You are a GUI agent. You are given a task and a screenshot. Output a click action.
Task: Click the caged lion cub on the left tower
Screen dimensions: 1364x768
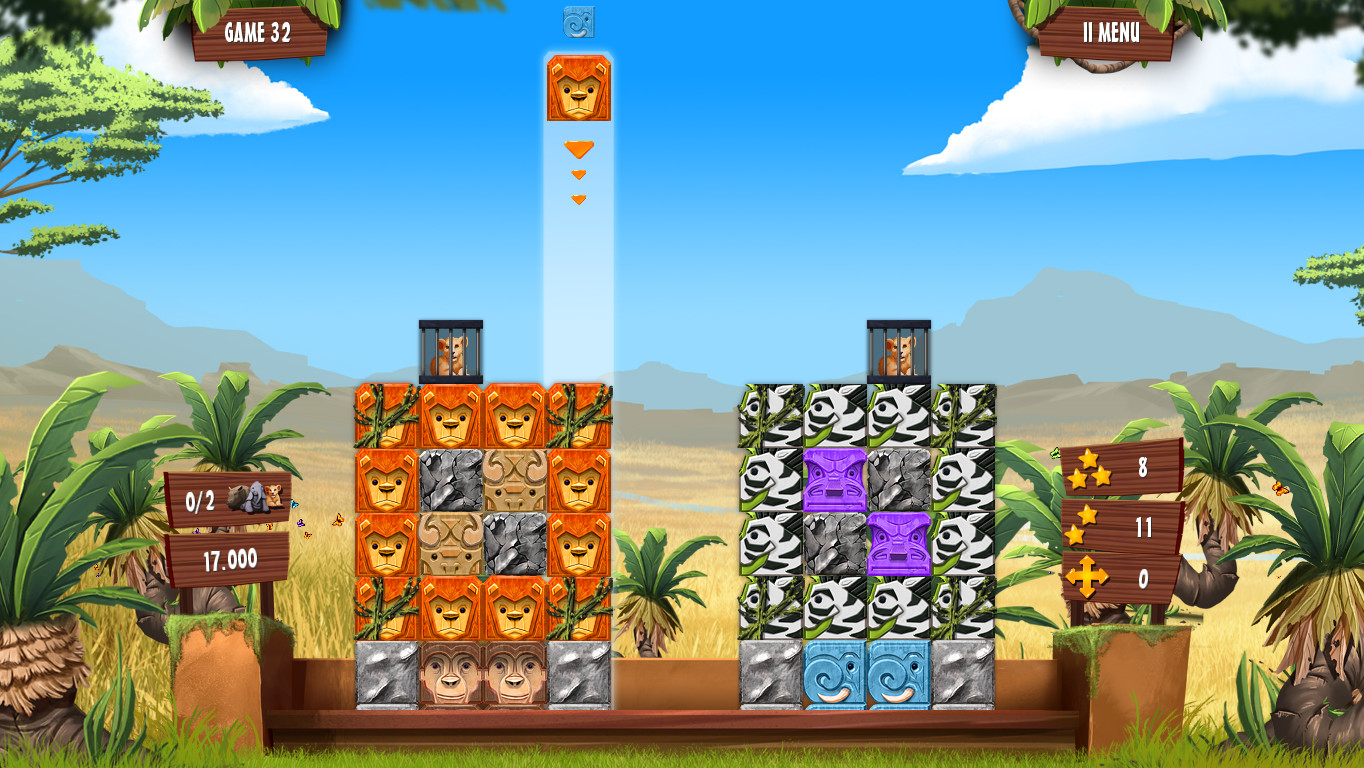coord(449,350)
